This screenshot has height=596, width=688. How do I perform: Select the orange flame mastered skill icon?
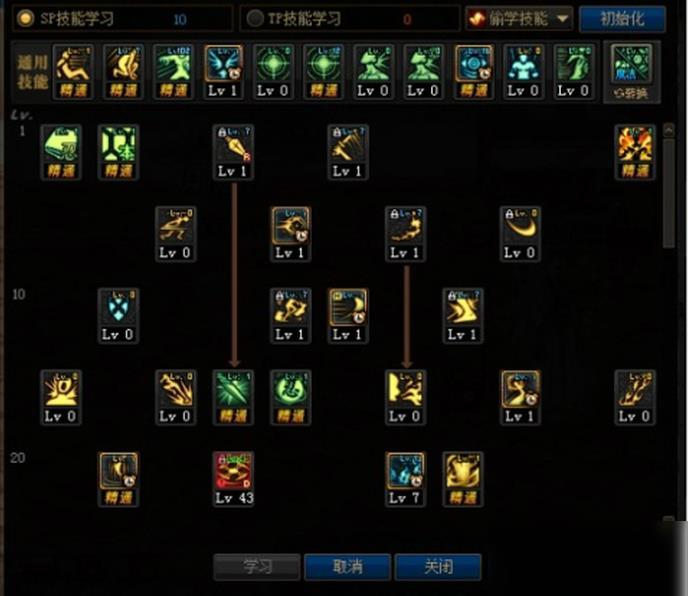click(x=634, y=145)
